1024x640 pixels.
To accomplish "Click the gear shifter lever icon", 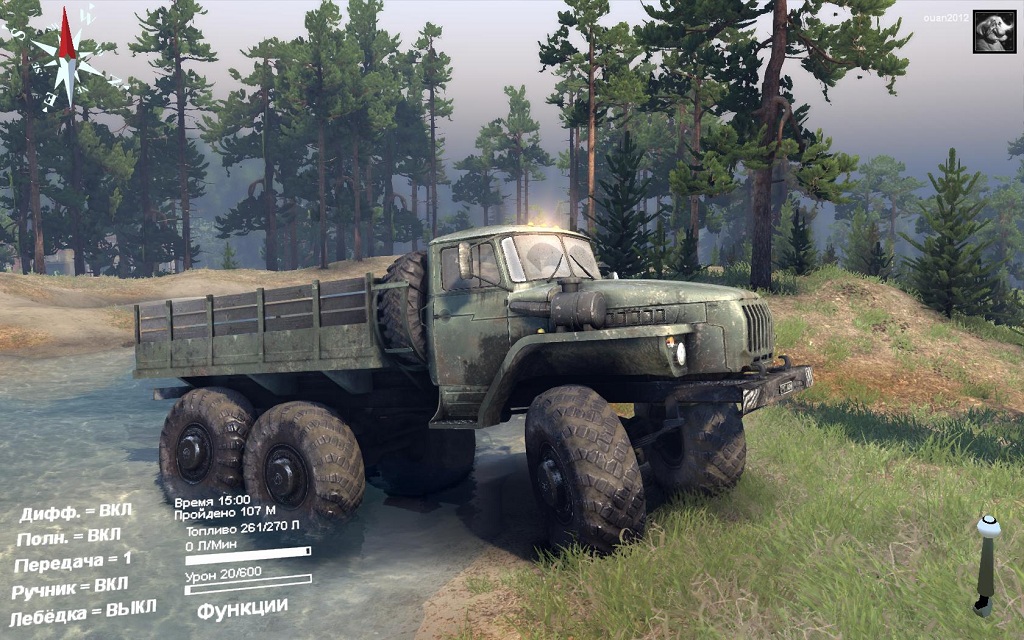I will [987, 564].
